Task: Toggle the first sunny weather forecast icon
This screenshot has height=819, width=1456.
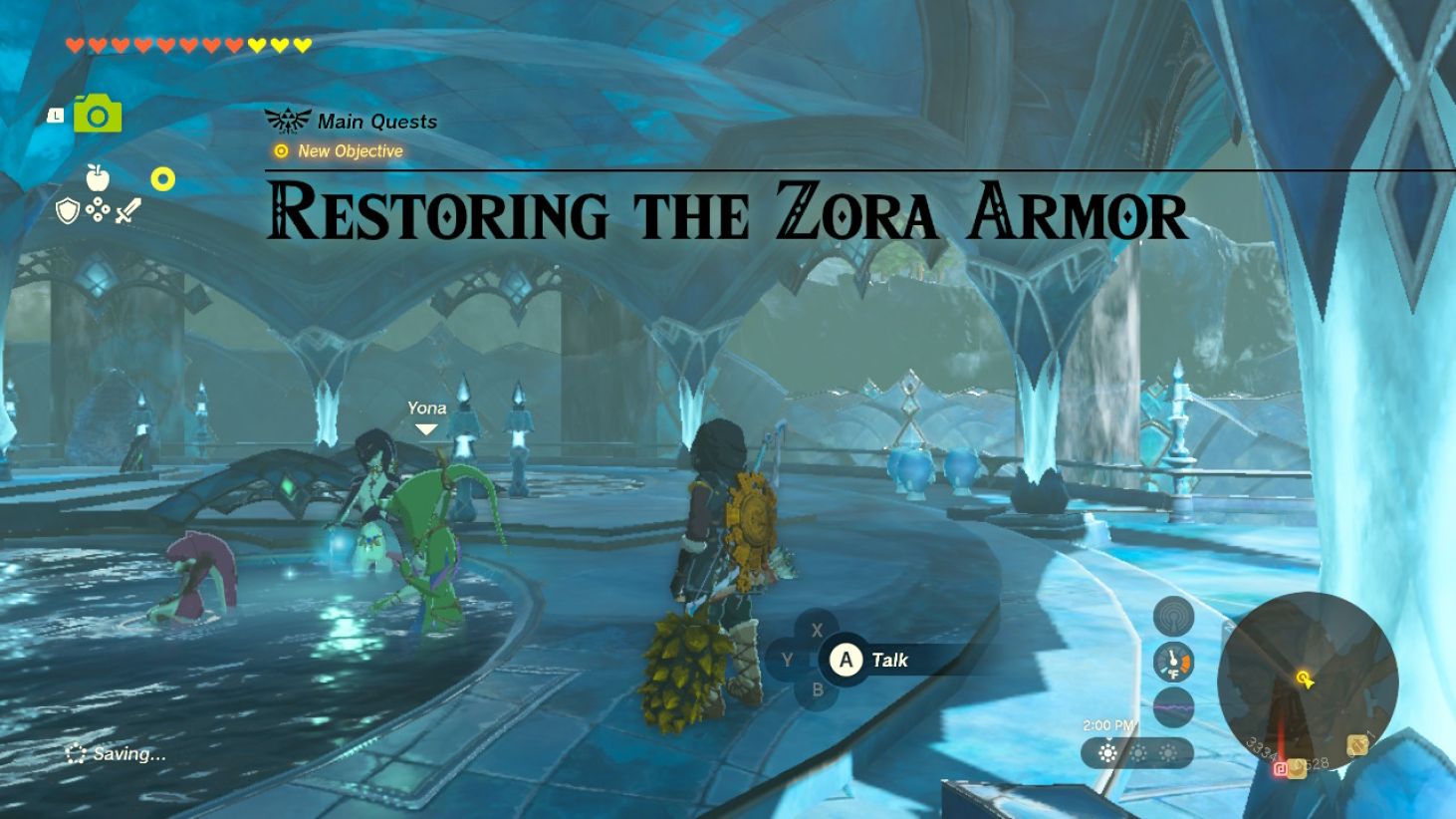Action: [1108, 752]
